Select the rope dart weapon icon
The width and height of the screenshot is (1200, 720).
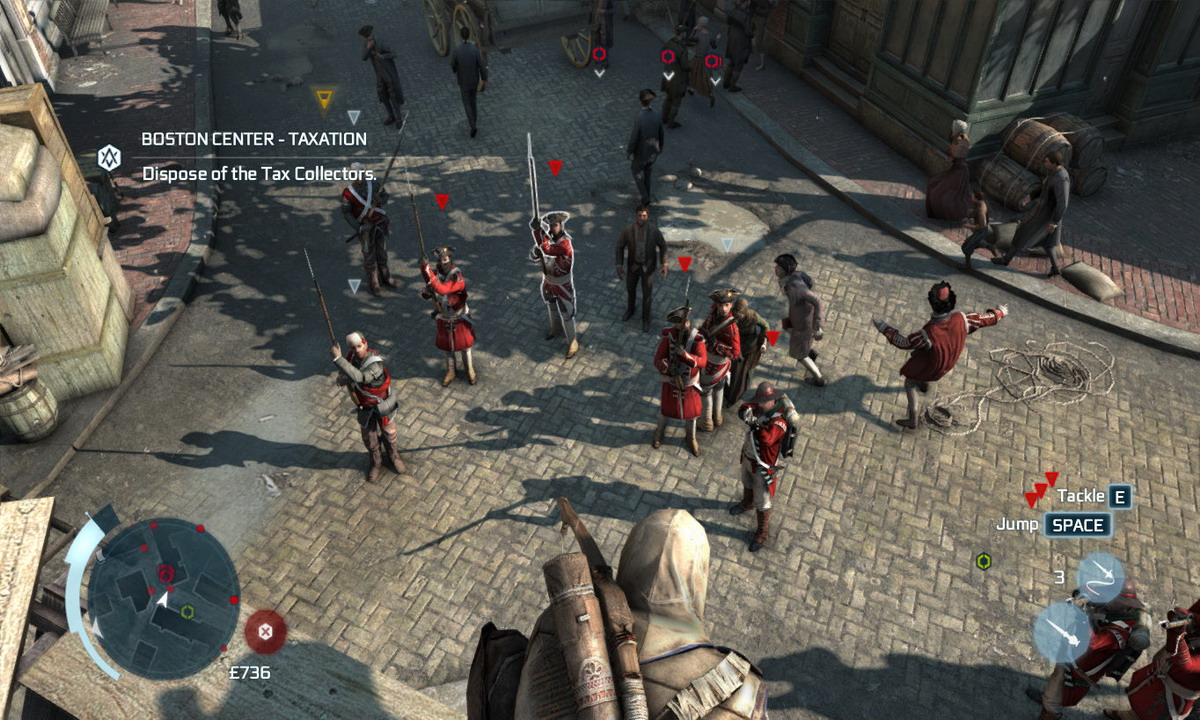tap(1101, 578)
